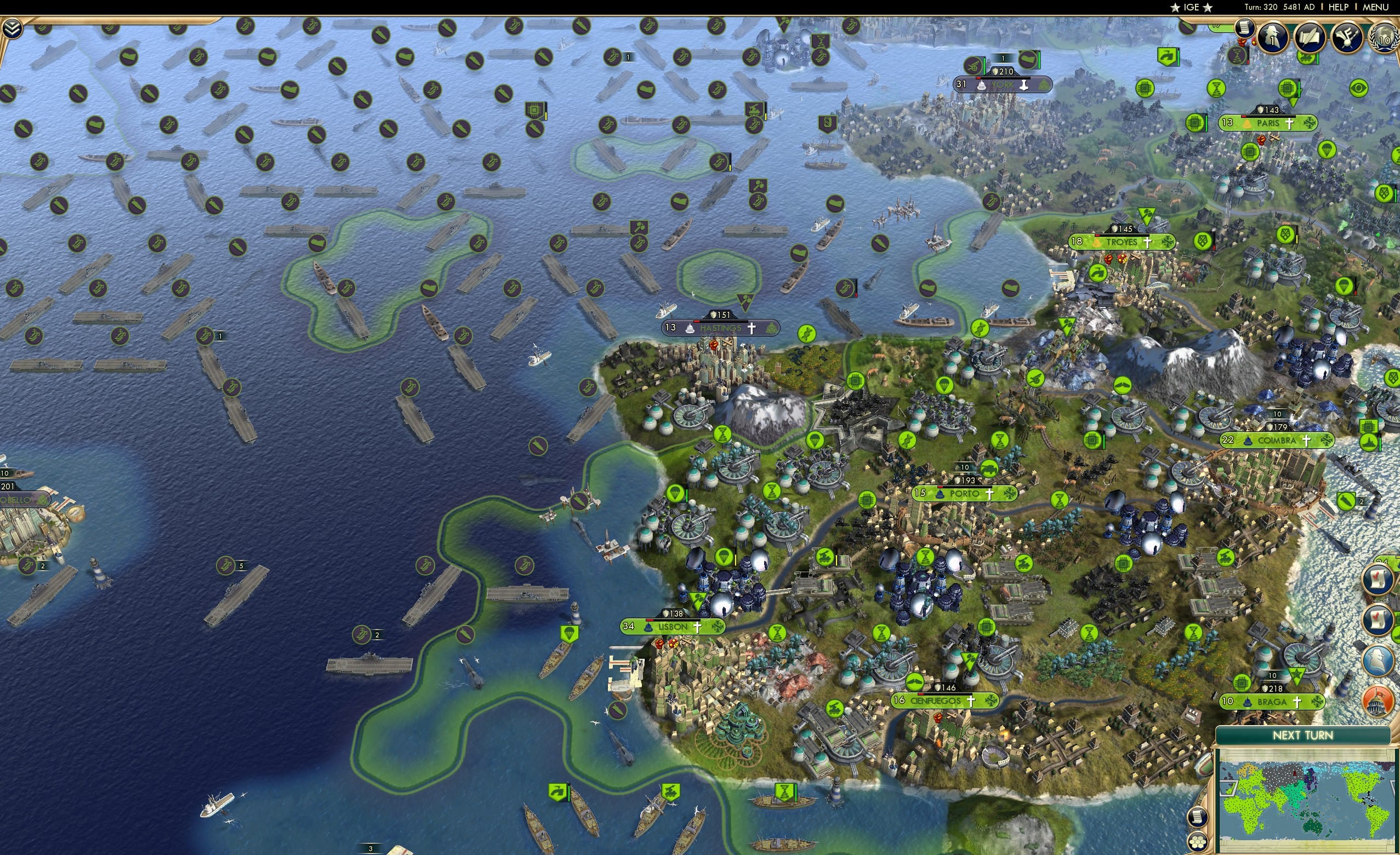Image resolution: width=1400 pixels, height=855 pixels.
Task: Click the IGE star menu entry
Action: click(1191, 7)
